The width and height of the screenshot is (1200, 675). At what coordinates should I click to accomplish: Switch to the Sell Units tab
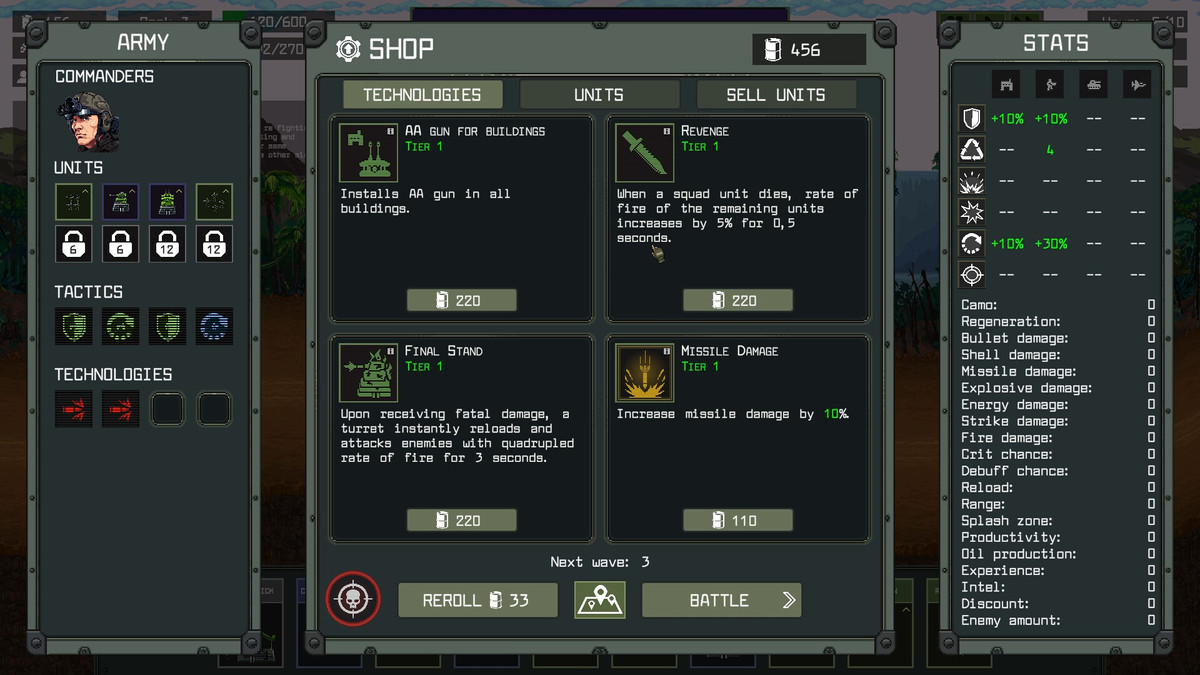[x=776, y=95]
